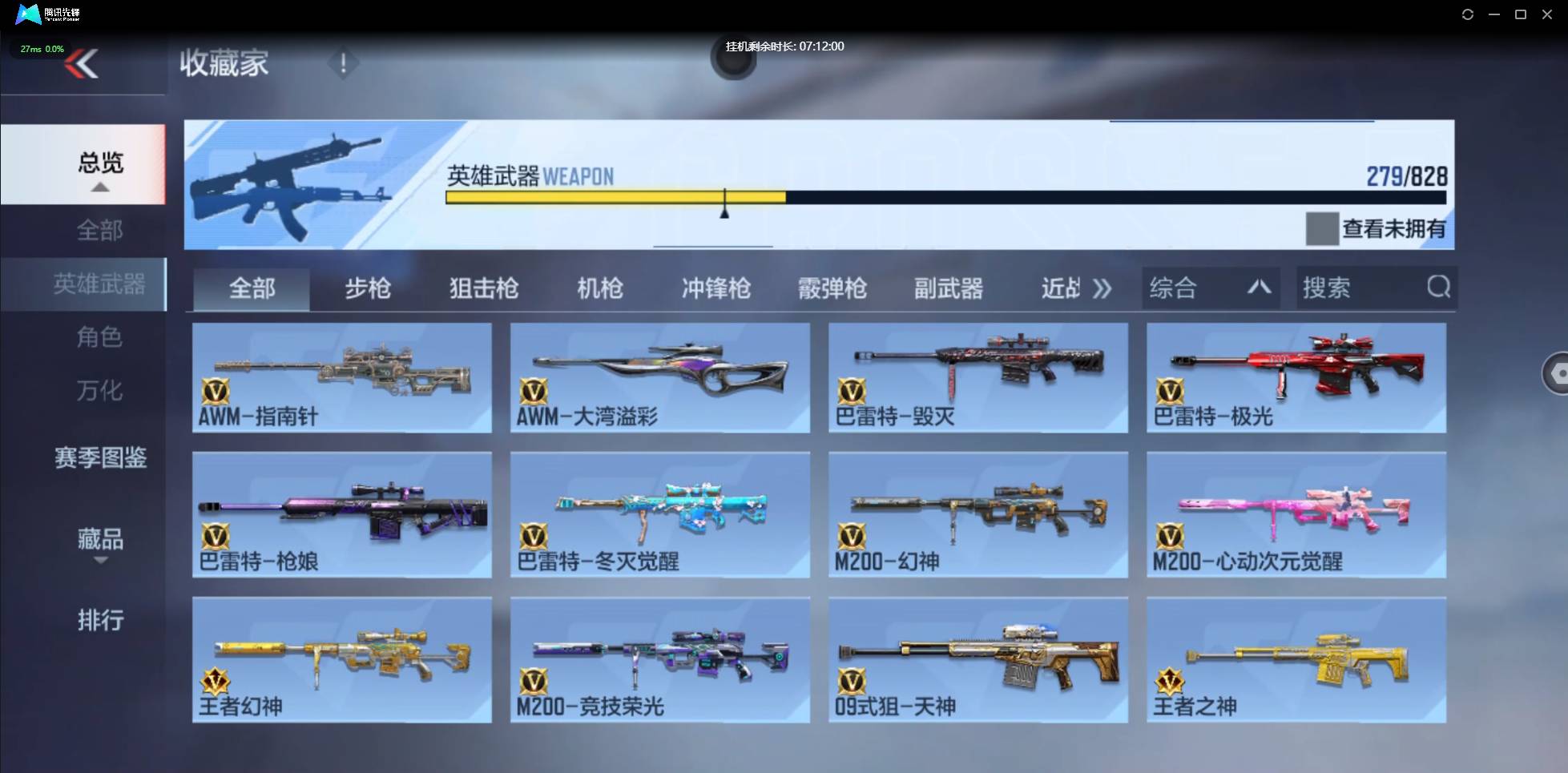Select the 英雄武器 sidebar category
Viewport: 1568px width, 773px height.
pyautogui.click(x=99, y=284)
